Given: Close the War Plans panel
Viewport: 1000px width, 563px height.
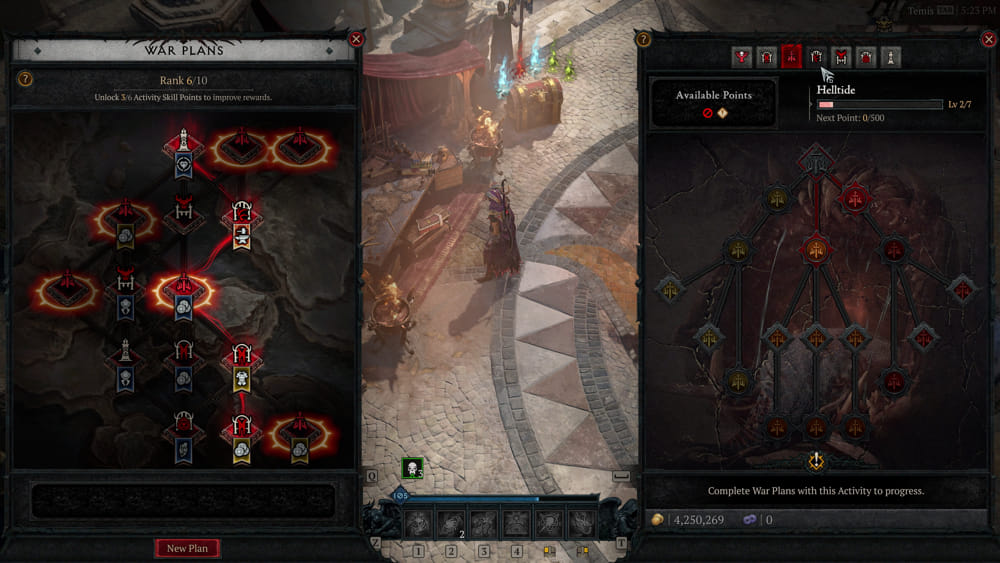Looking at the screenshot, I should point(356,39).
